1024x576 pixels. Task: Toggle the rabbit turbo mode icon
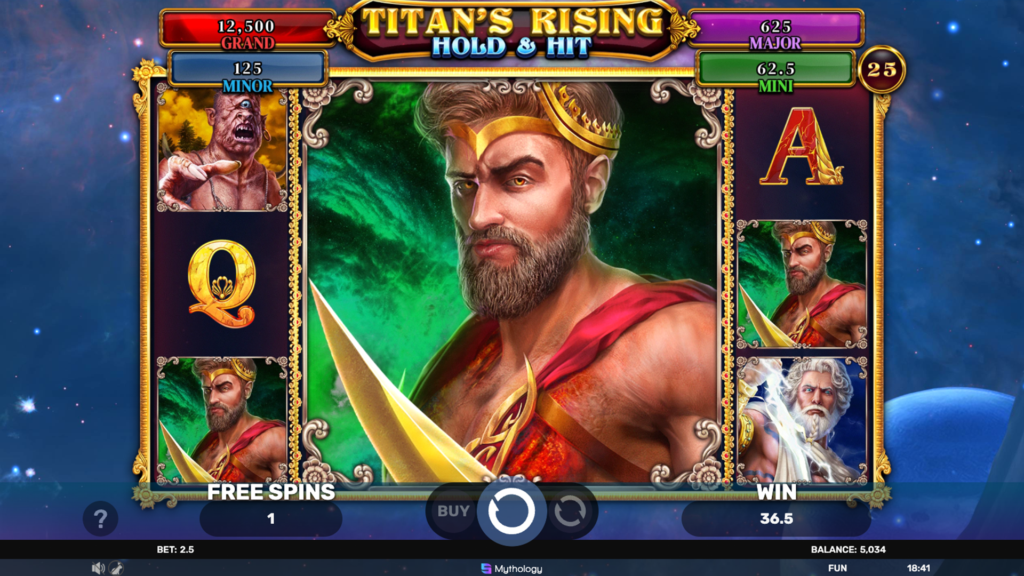(116, 568)
